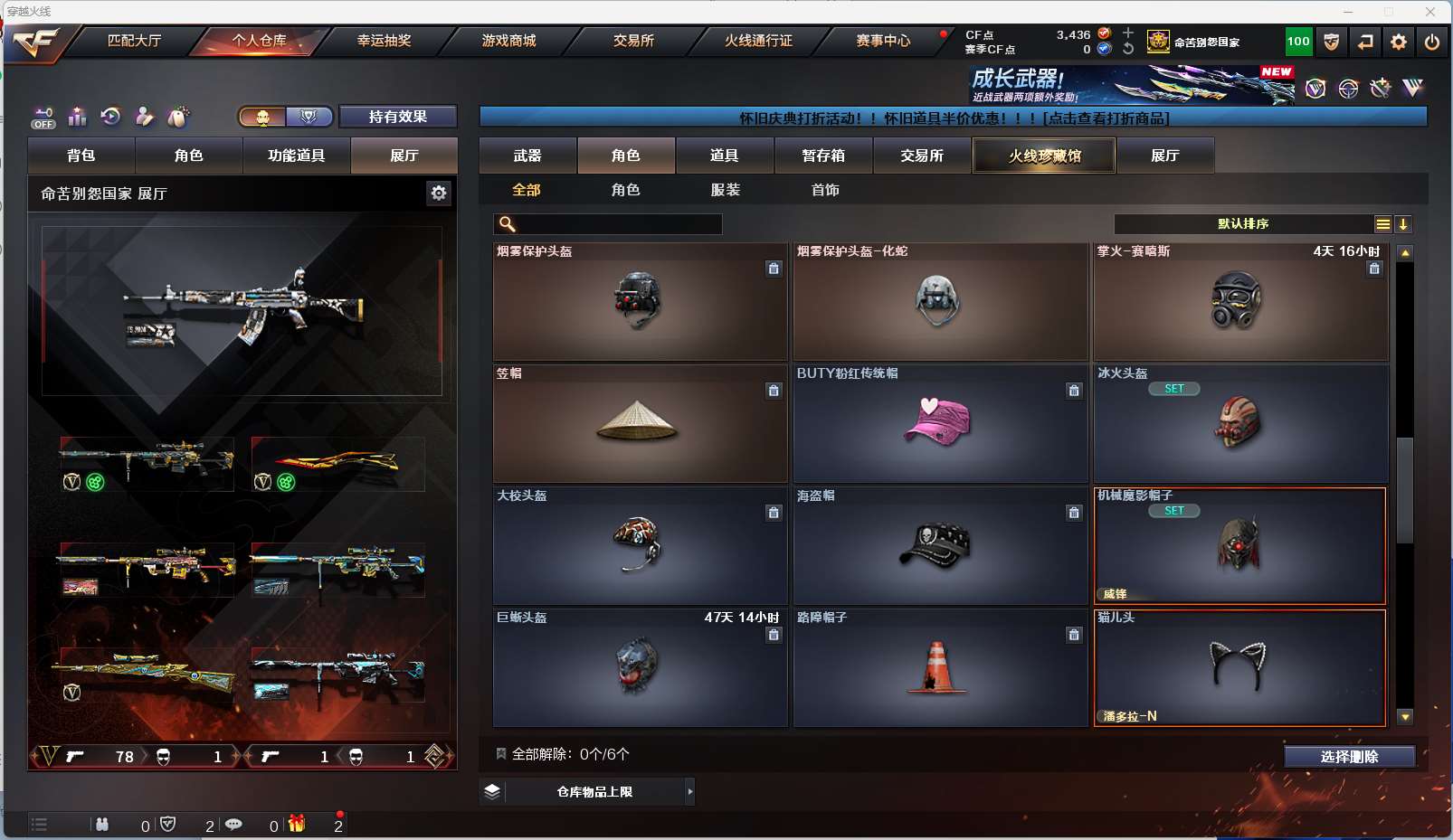Open 火线通行证 battle pass
This screenshot has width=1453, height=840.
pyautogui.click(x=758, y=41)
